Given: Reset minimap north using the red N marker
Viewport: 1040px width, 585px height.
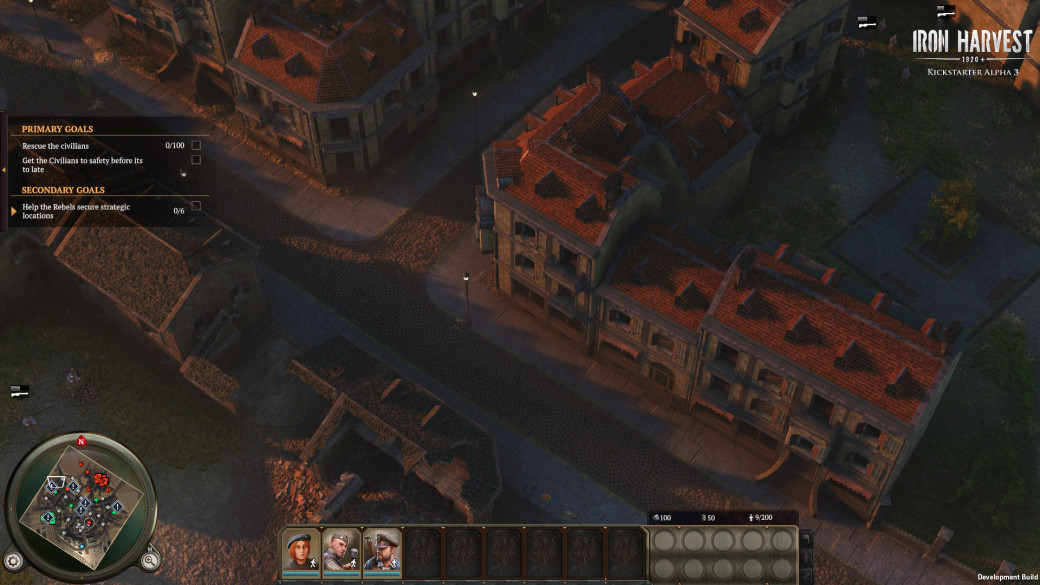Looking at the screenshot, I should coord(81,441).
